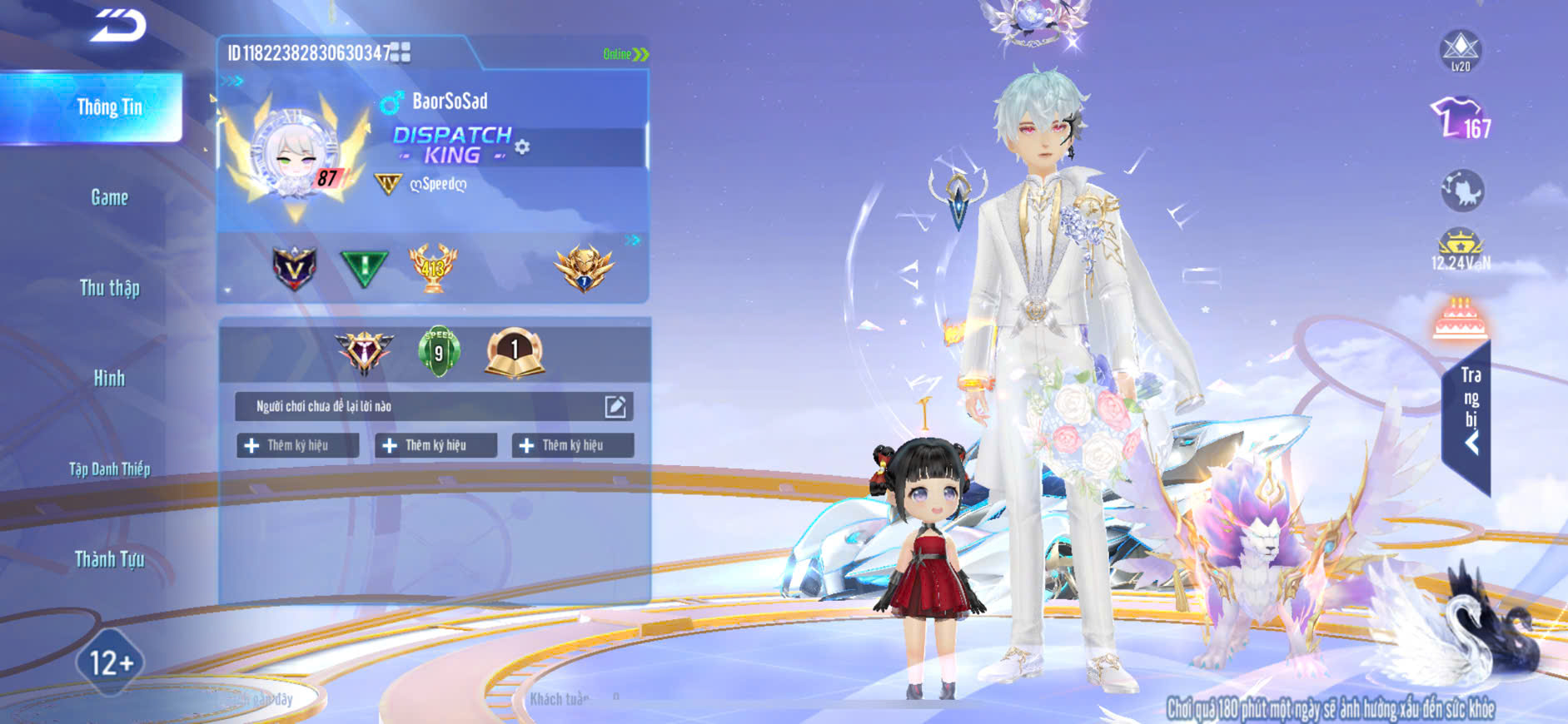Screen dimensions: 1568x724
Task: Open the wardrobe shirt icon showing 167
Action: 1461,118
